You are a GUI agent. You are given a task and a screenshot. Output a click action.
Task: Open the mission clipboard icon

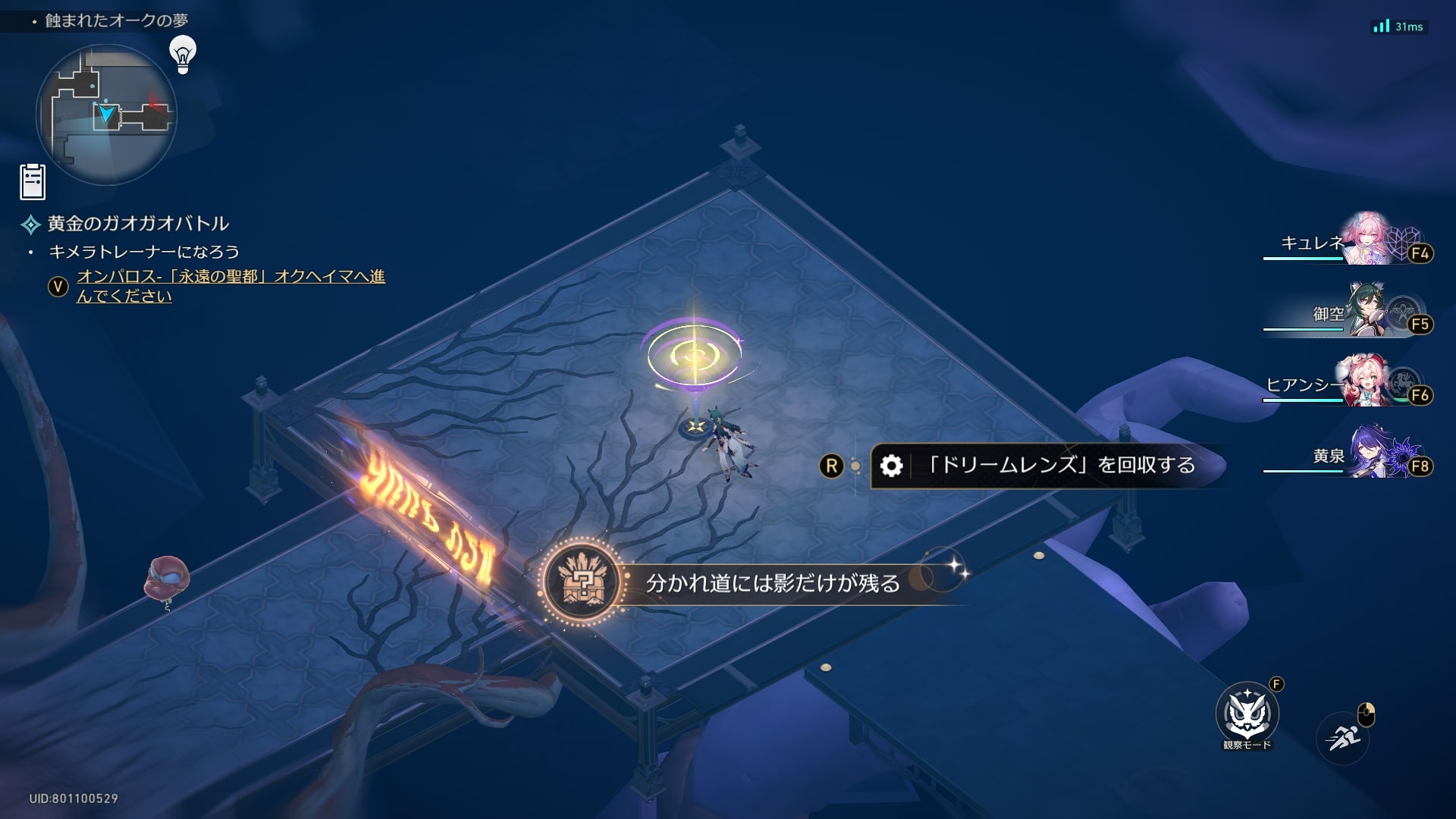(33, 182)
